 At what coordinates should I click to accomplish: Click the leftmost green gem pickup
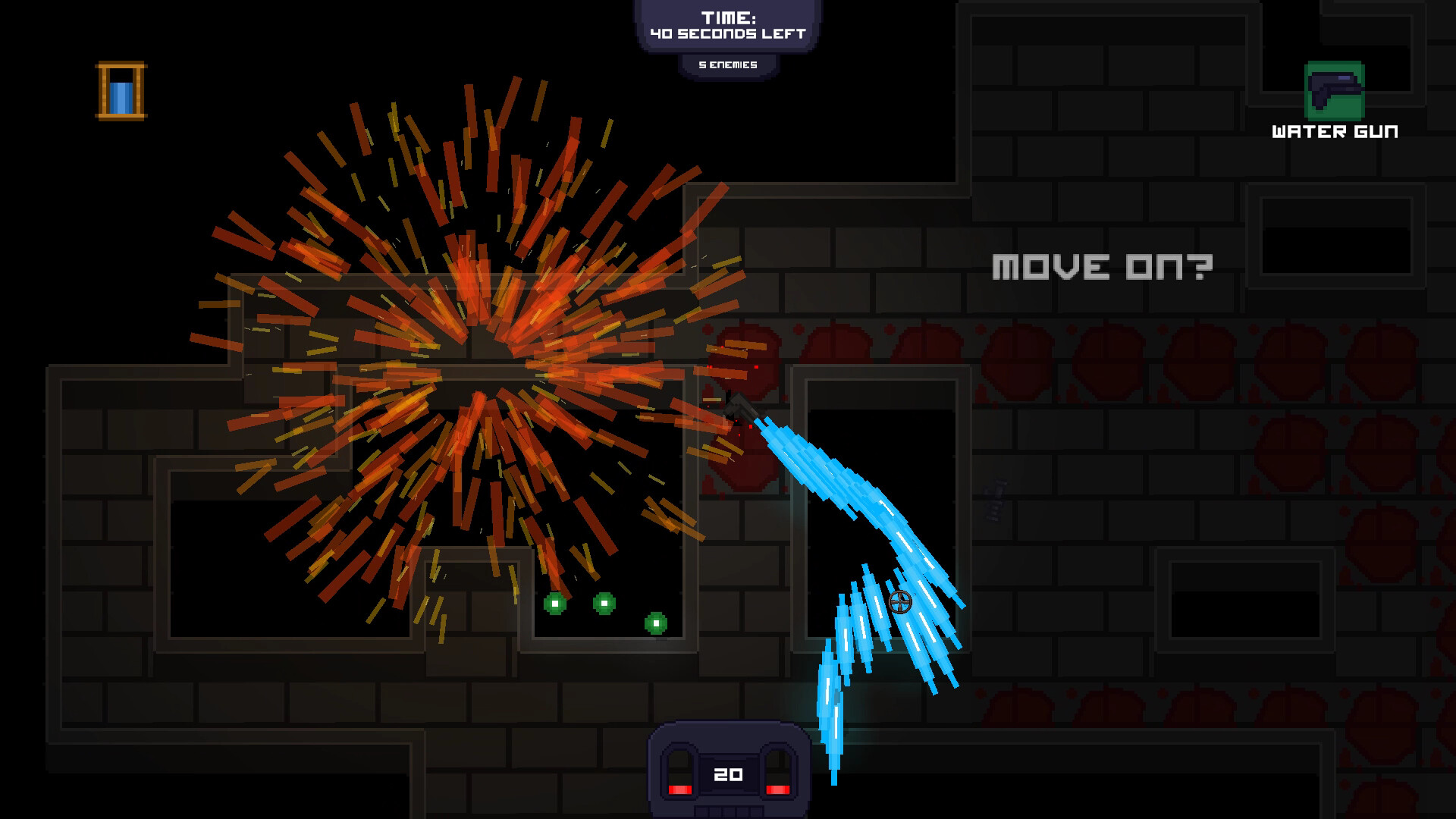pos(556,603)
